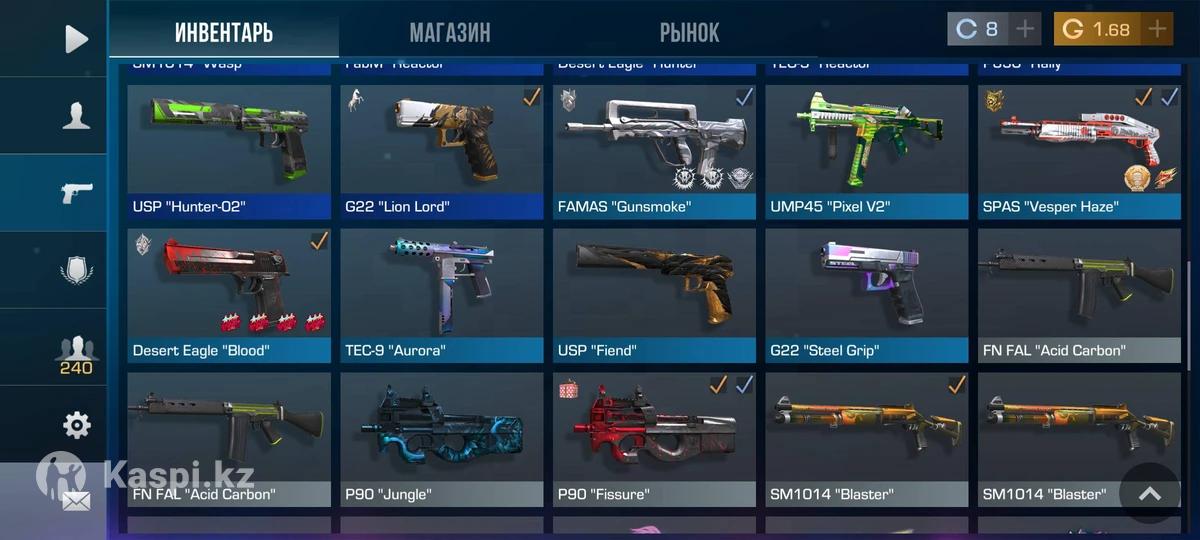The image size is (1200, 540).
Task: Click the scroll-to-top arrow button
Action: point(1149,493)
